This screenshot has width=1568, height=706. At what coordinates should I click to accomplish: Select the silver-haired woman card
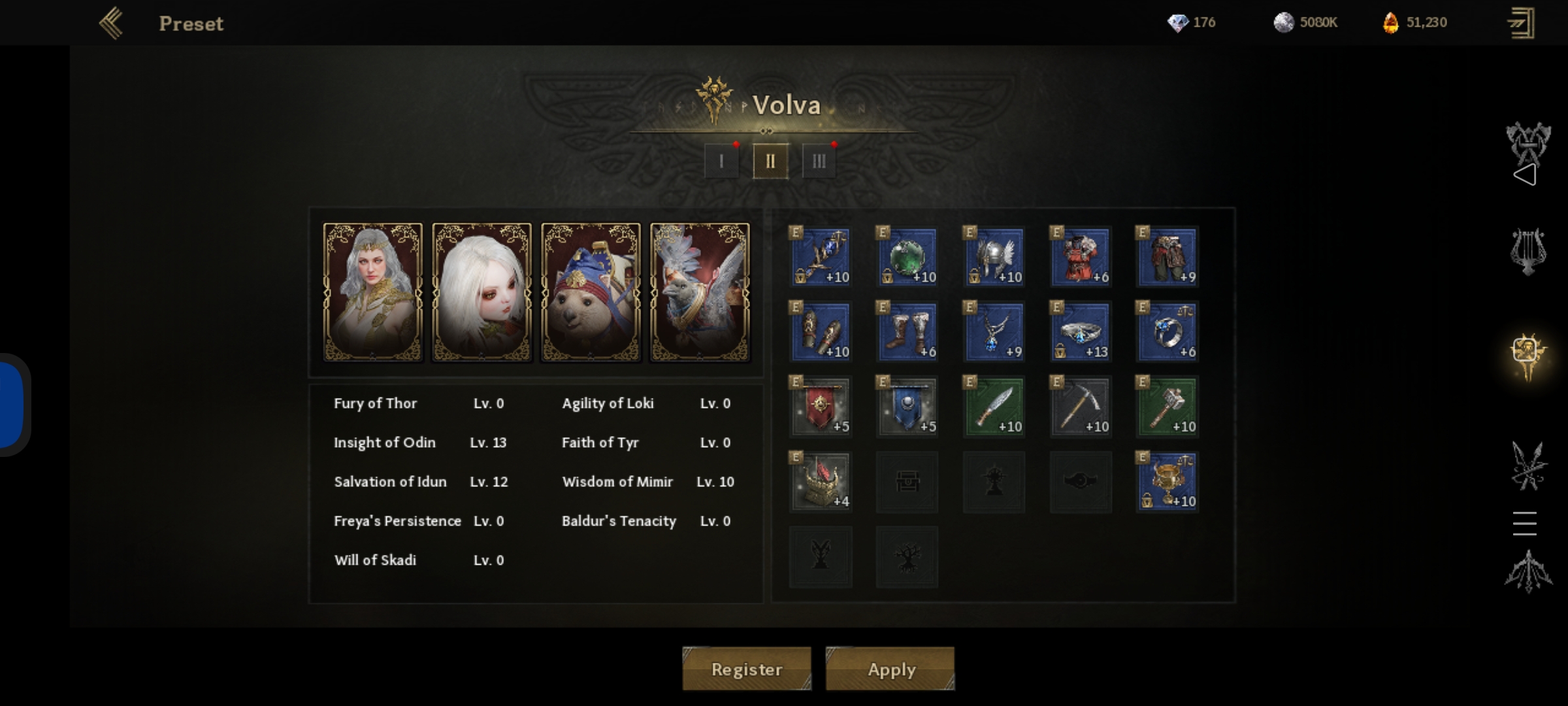pyautogui.click(x=373, y=292)
